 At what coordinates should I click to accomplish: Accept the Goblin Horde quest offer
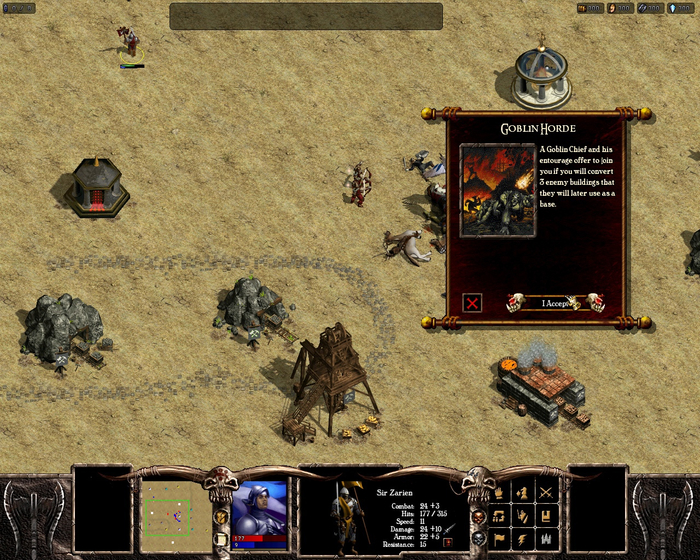click(x=555, y=303)
